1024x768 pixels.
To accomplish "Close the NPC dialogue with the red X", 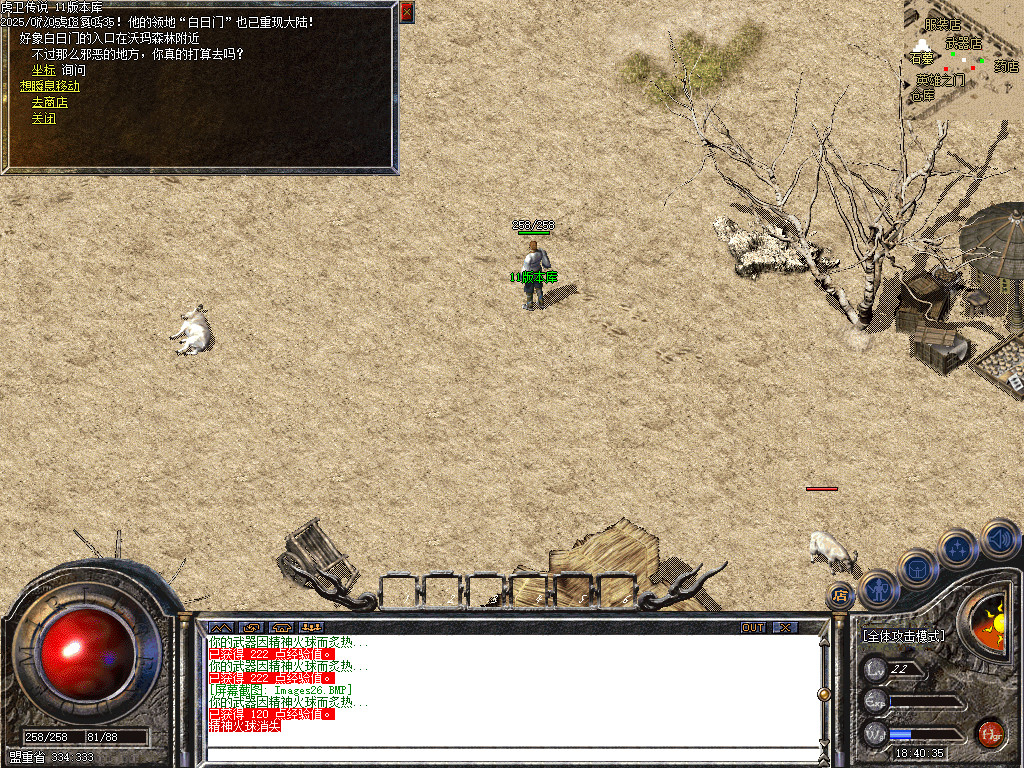I will point(406,12).
